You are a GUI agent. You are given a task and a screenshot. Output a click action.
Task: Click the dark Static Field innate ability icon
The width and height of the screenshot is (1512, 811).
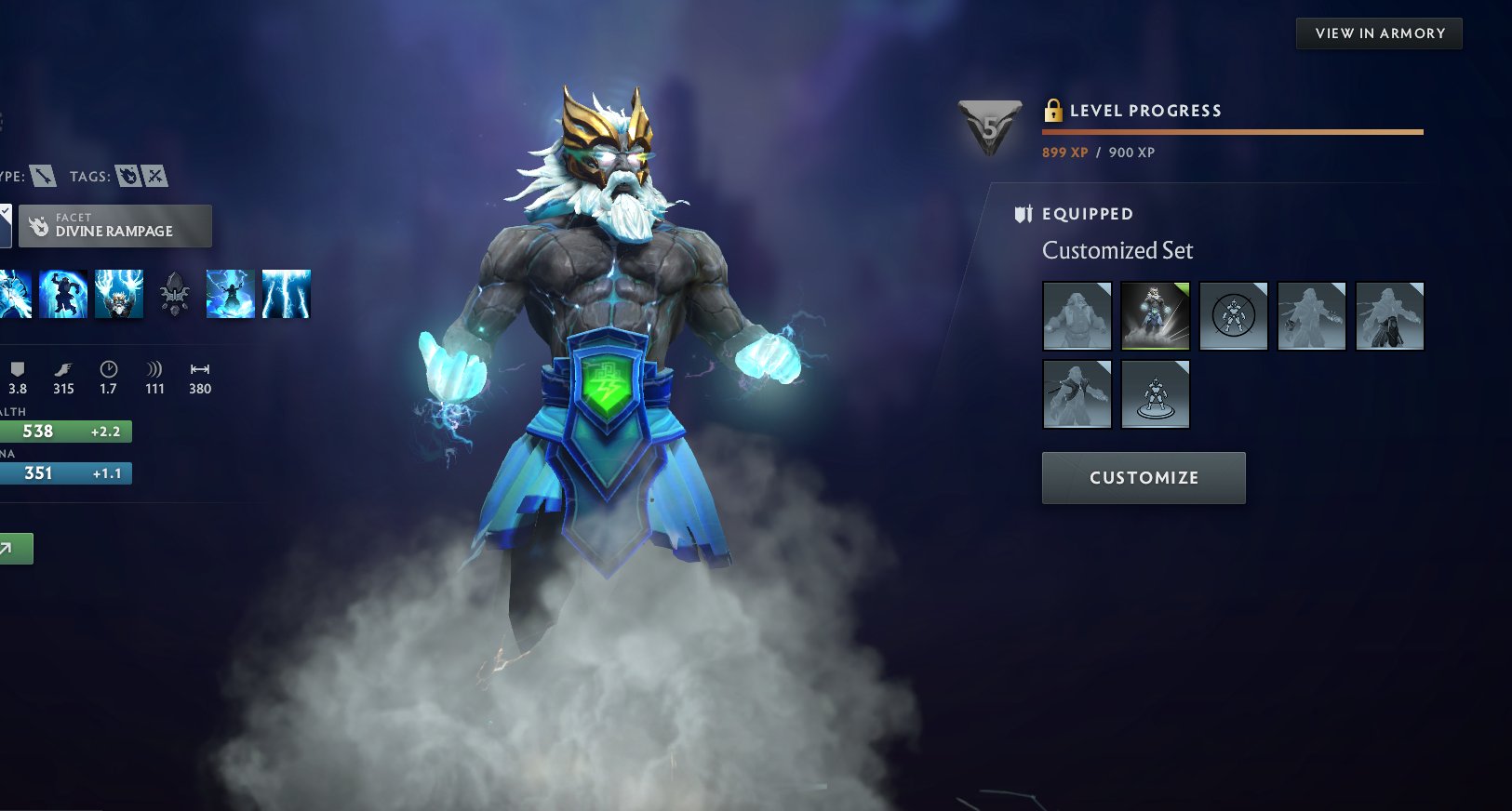click(x=175, y=293)
